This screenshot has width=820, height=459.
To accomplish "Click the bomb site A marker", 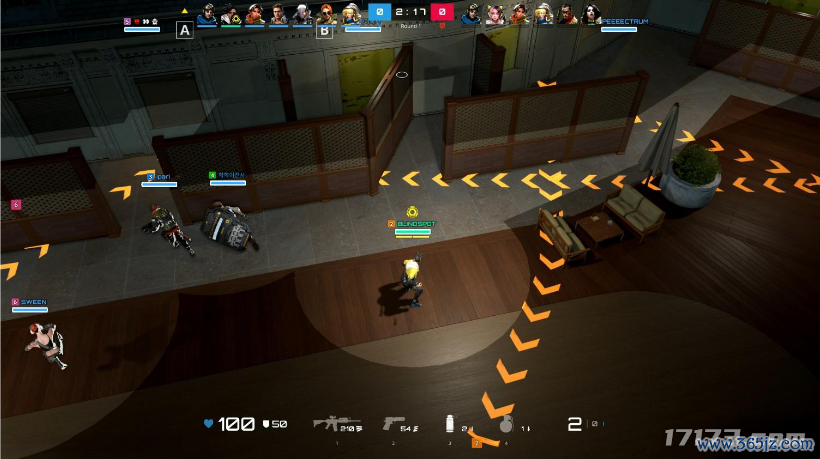I will [184, 30].
